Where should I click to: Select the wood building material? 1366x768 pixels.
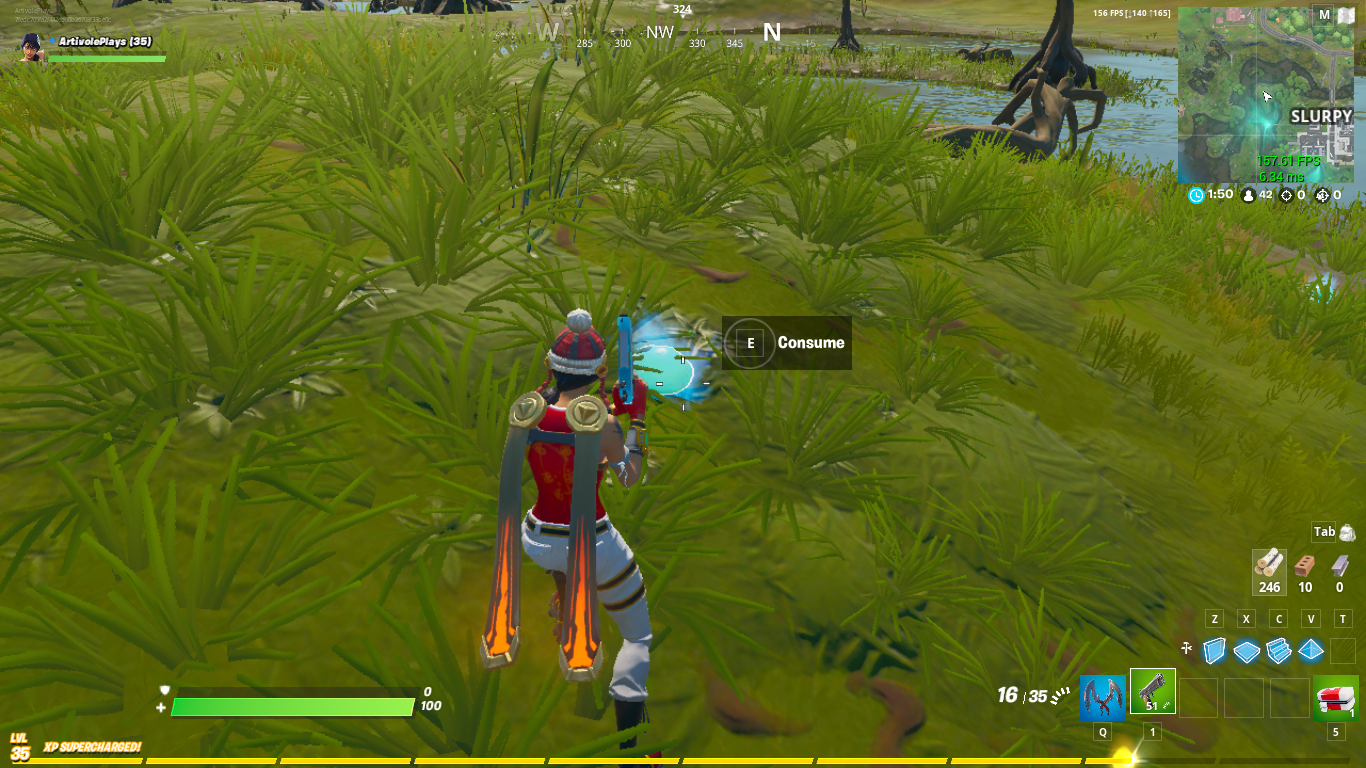click(x=1269, y=569)
